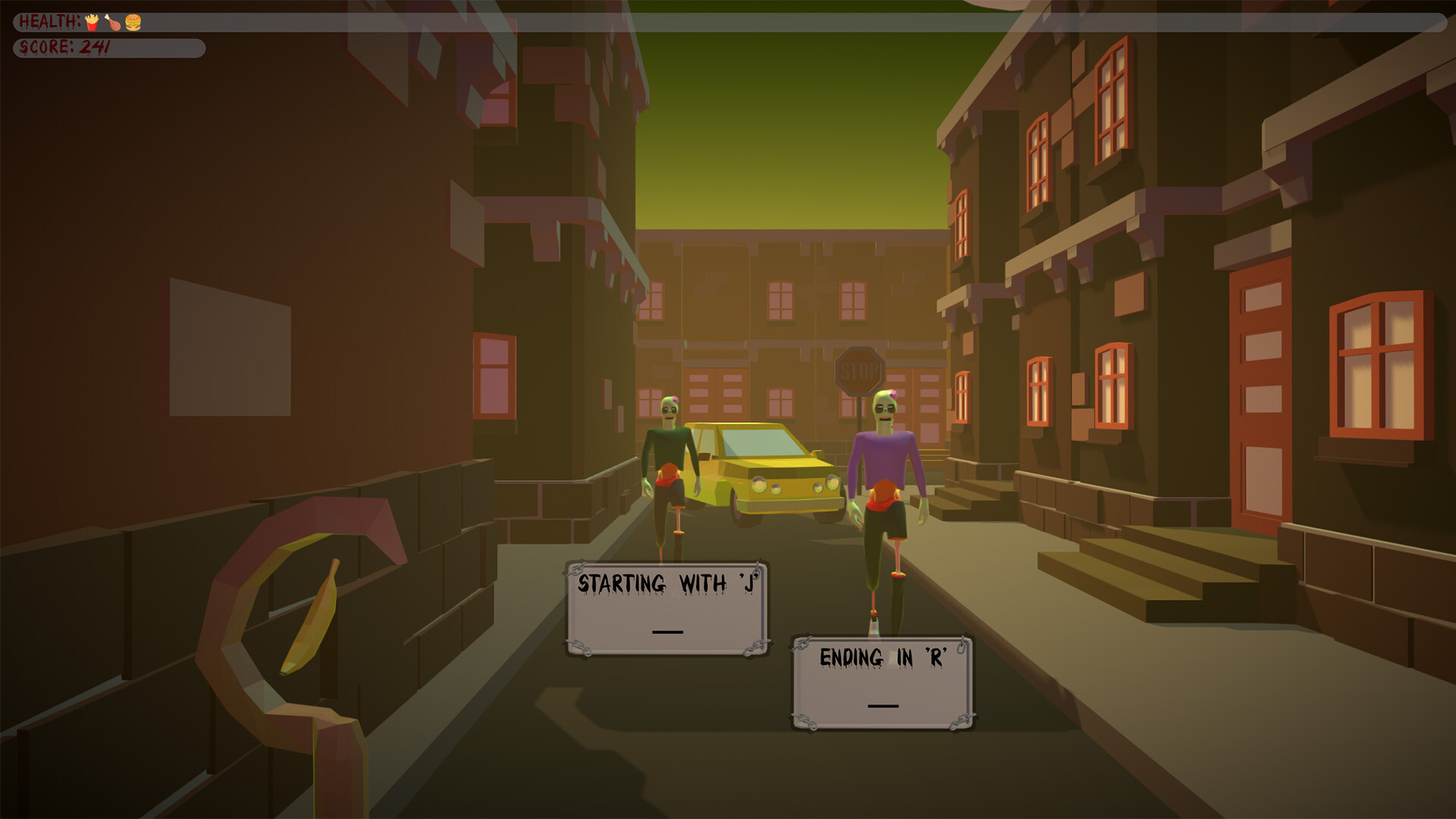
Task: Click the SCORE: 241 display
Action: pos(64,45)
